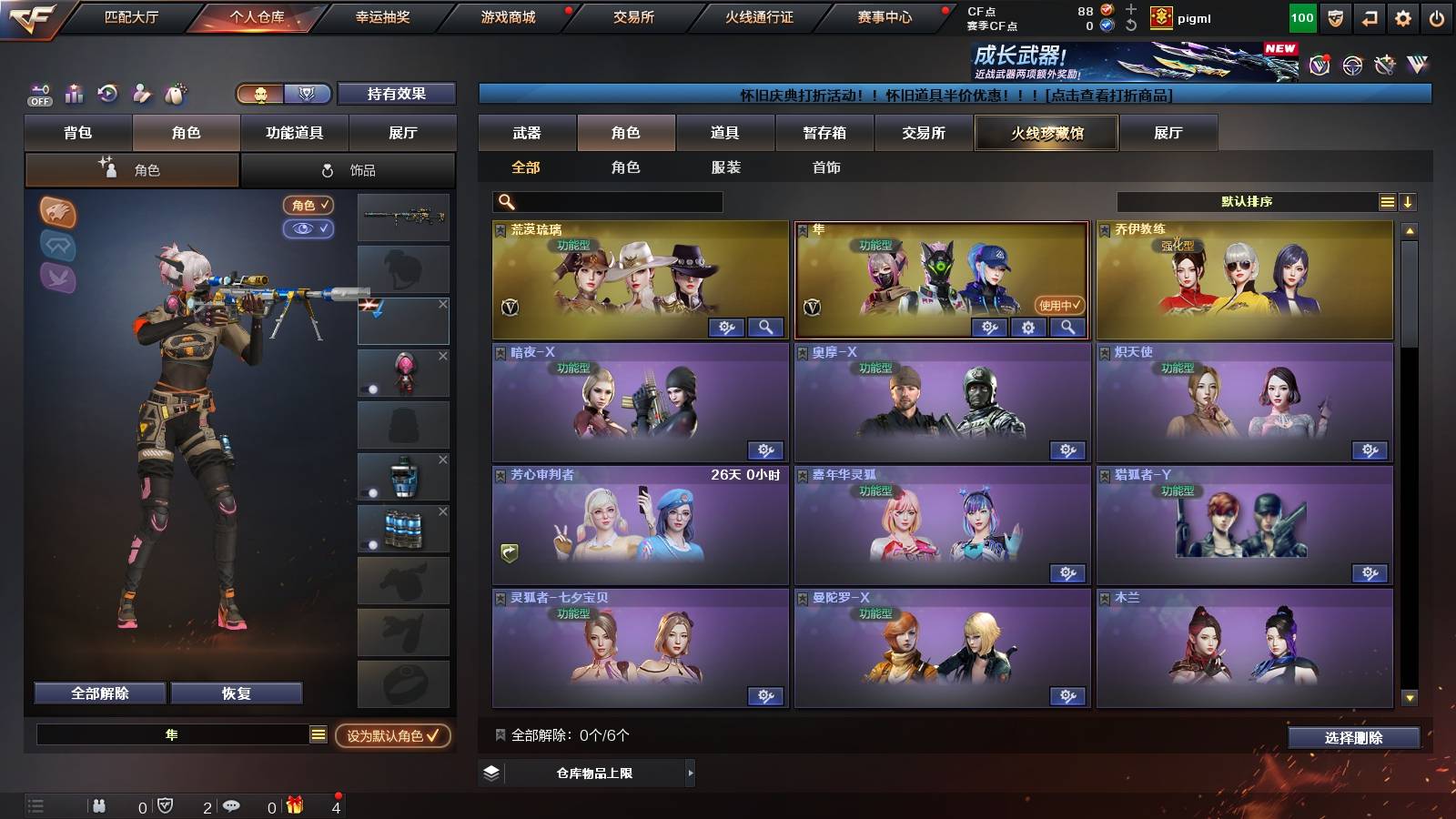Click the 选择删除 button
The height and width of the screenshot is (819, 1456).
pyautogui.click(x=1355, y=738)
